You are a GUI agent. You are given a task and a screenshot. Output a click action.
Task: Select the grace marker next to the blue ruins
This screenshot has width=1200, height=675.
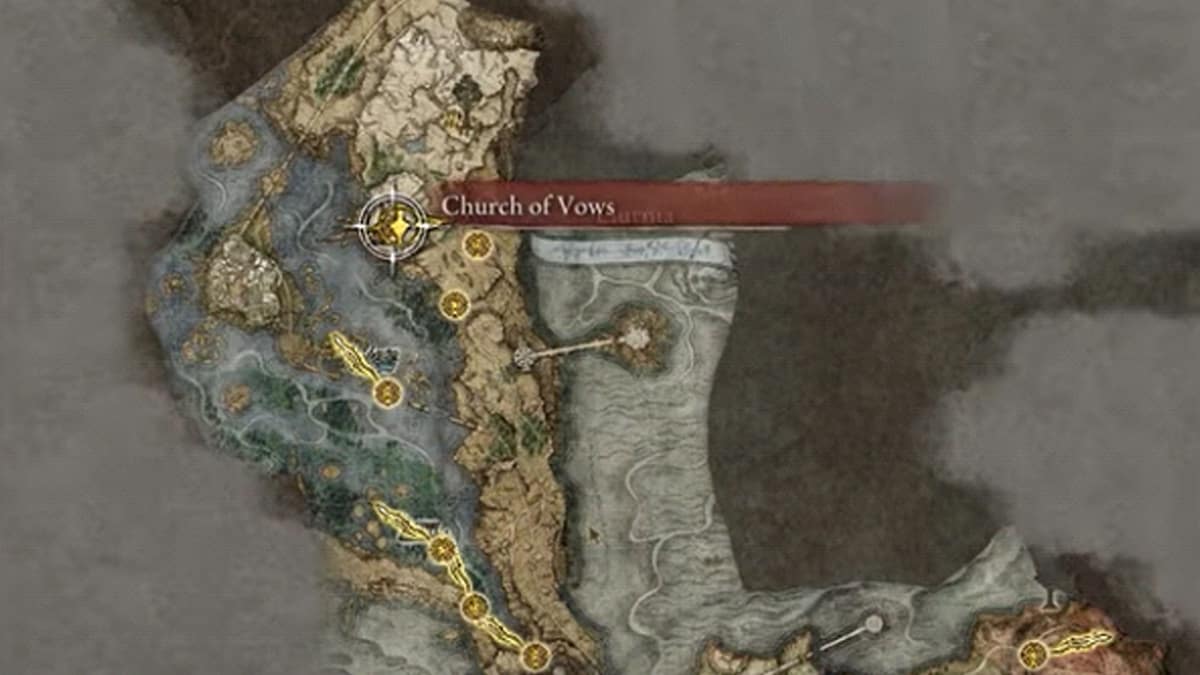387,392
